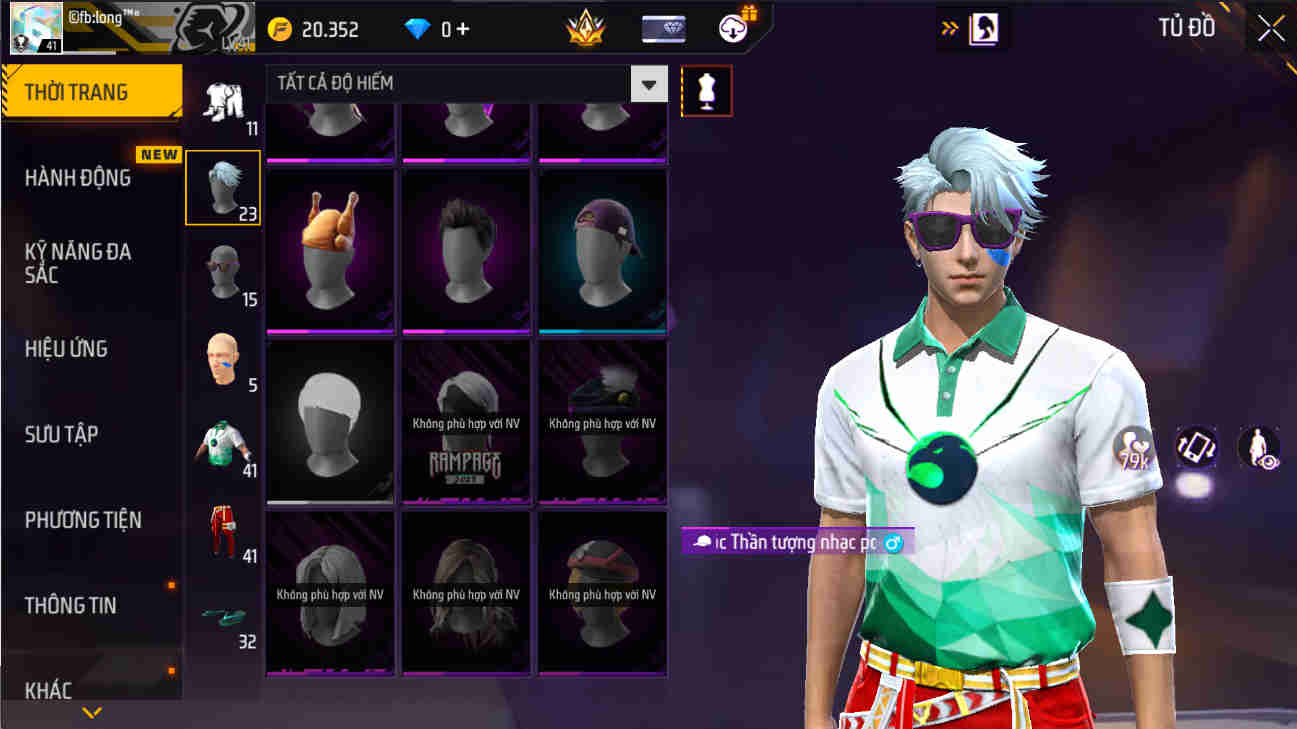The height and width of the screenshot is (729, 1297).
Task: Toggle the character outfit preview eye icon
Action: pyautogui.click(x=1258, y=449)
